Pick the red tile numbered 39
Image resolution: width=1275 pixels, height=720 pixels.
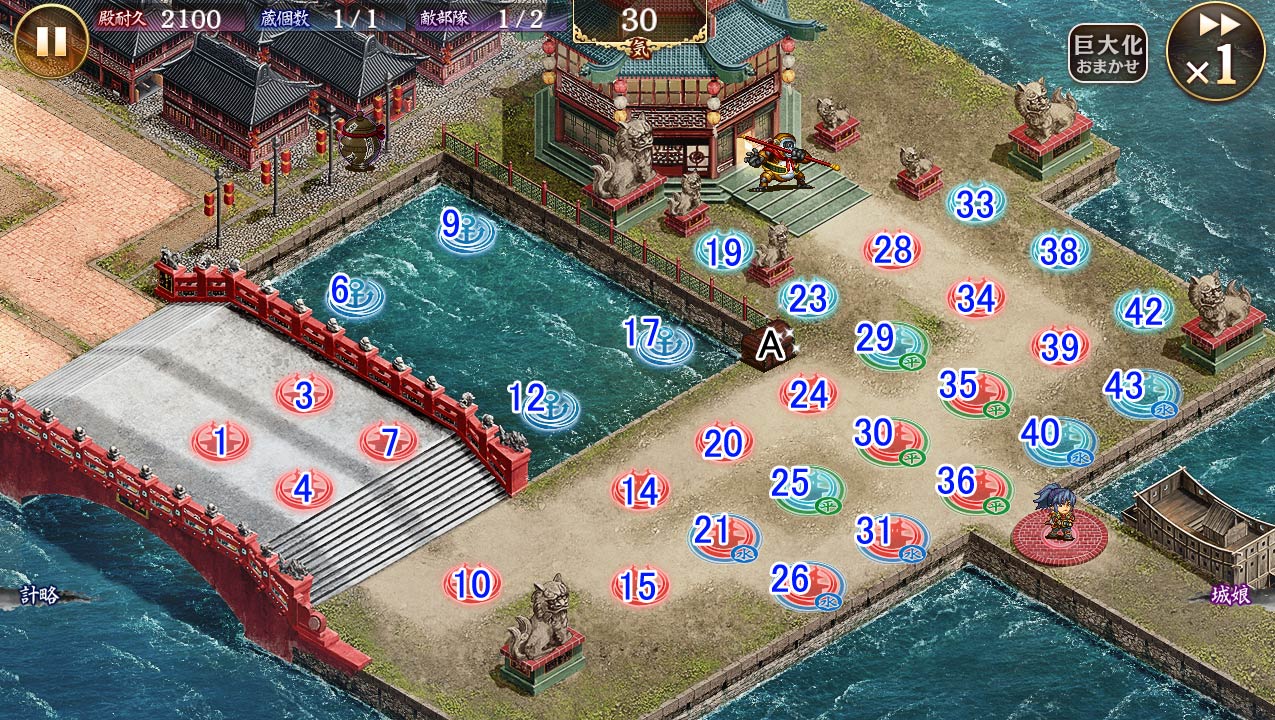pyautogui.click(x=1060, y=347)
